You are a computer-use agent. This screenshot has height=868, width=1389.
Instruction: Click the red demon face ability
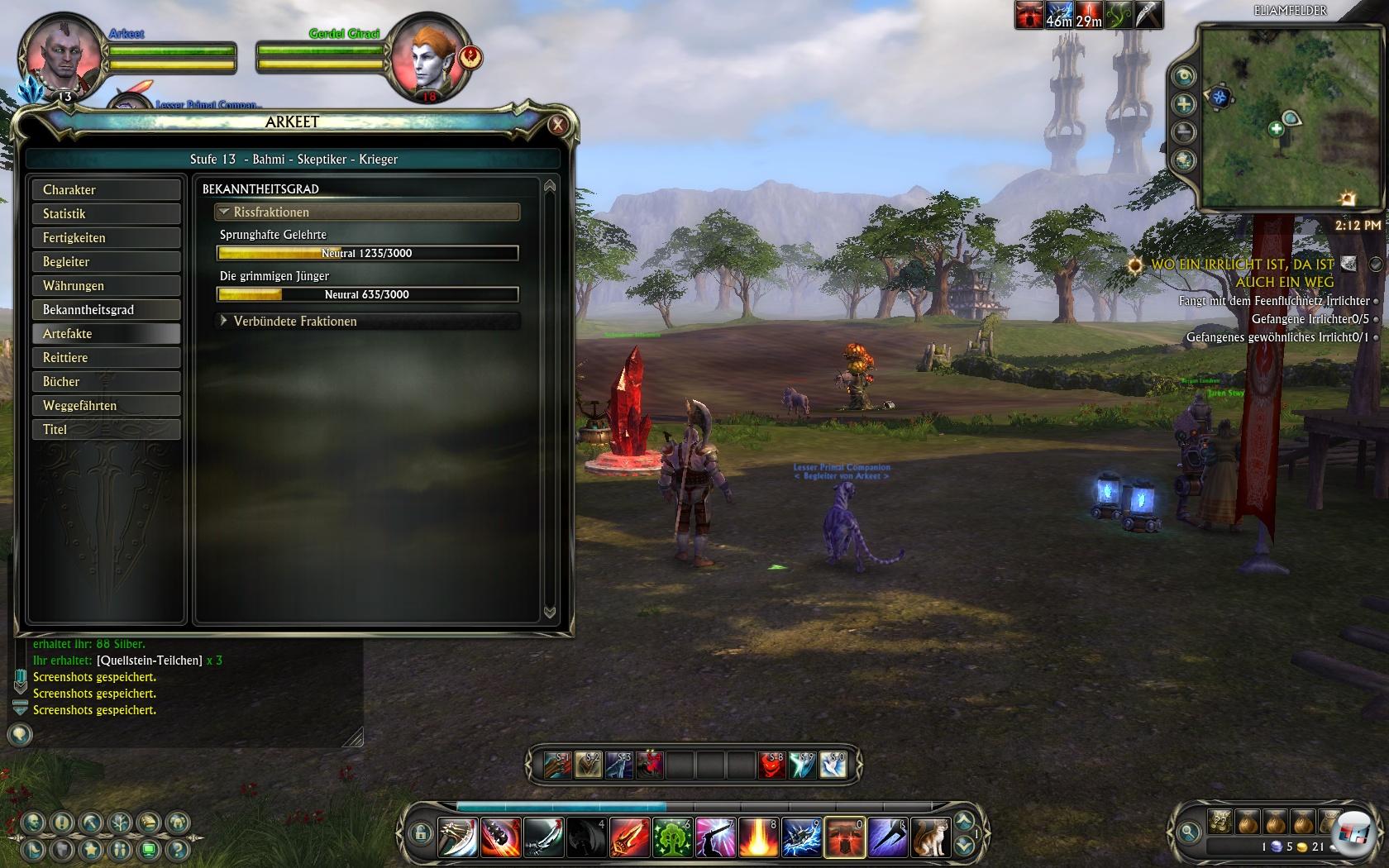point(771,765)
